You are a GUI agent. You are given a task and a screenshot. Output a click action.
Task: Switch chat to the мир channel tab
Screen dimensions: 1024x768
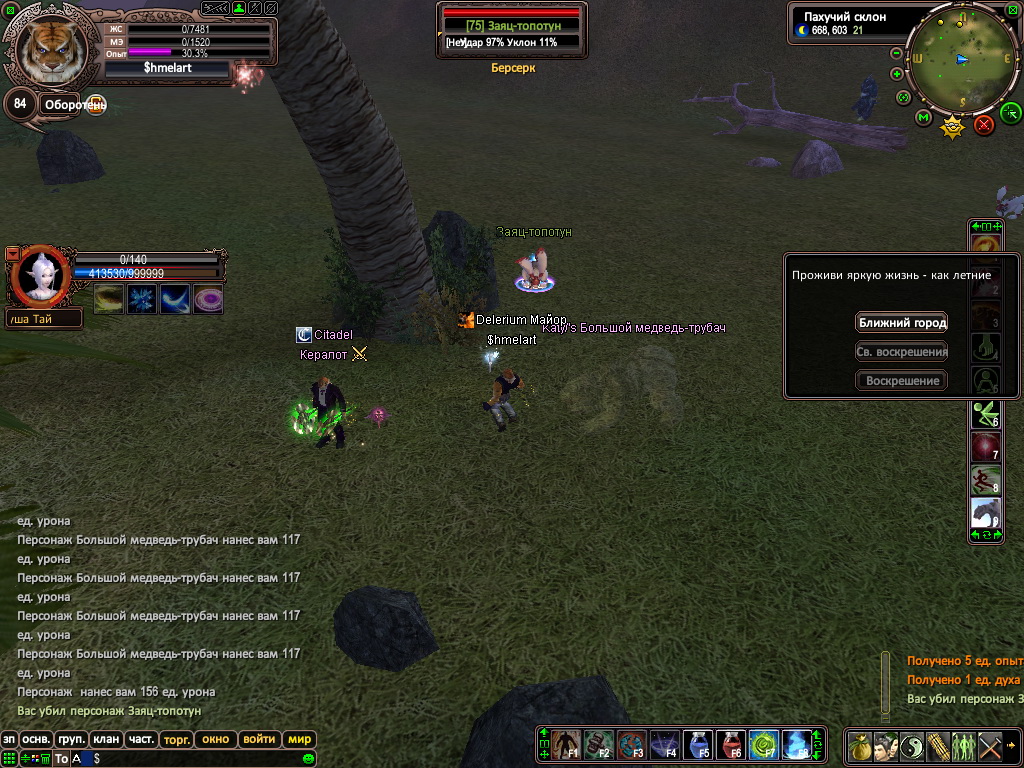299,740
